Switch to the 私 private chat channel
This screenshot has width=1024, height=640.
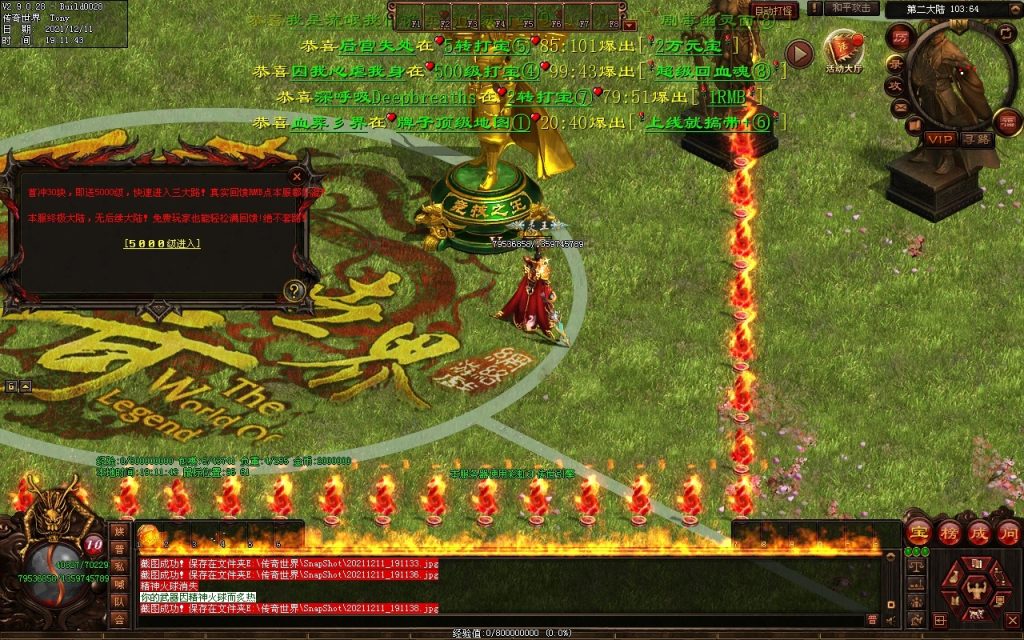pos(119,568)
